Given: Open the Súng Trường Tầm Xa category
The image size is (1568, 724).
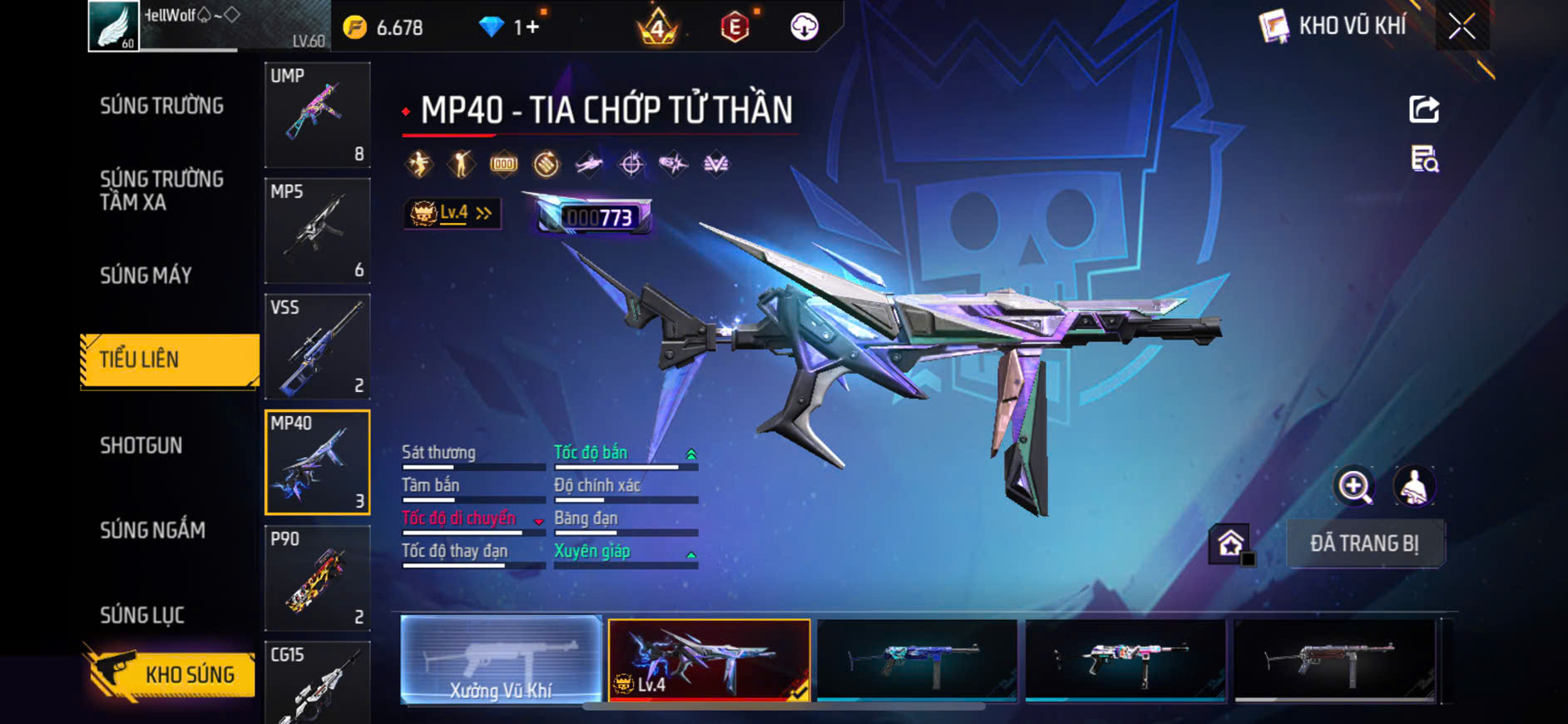Looking at the screenshot, I should pyautogui.click(x=162, y=191).
